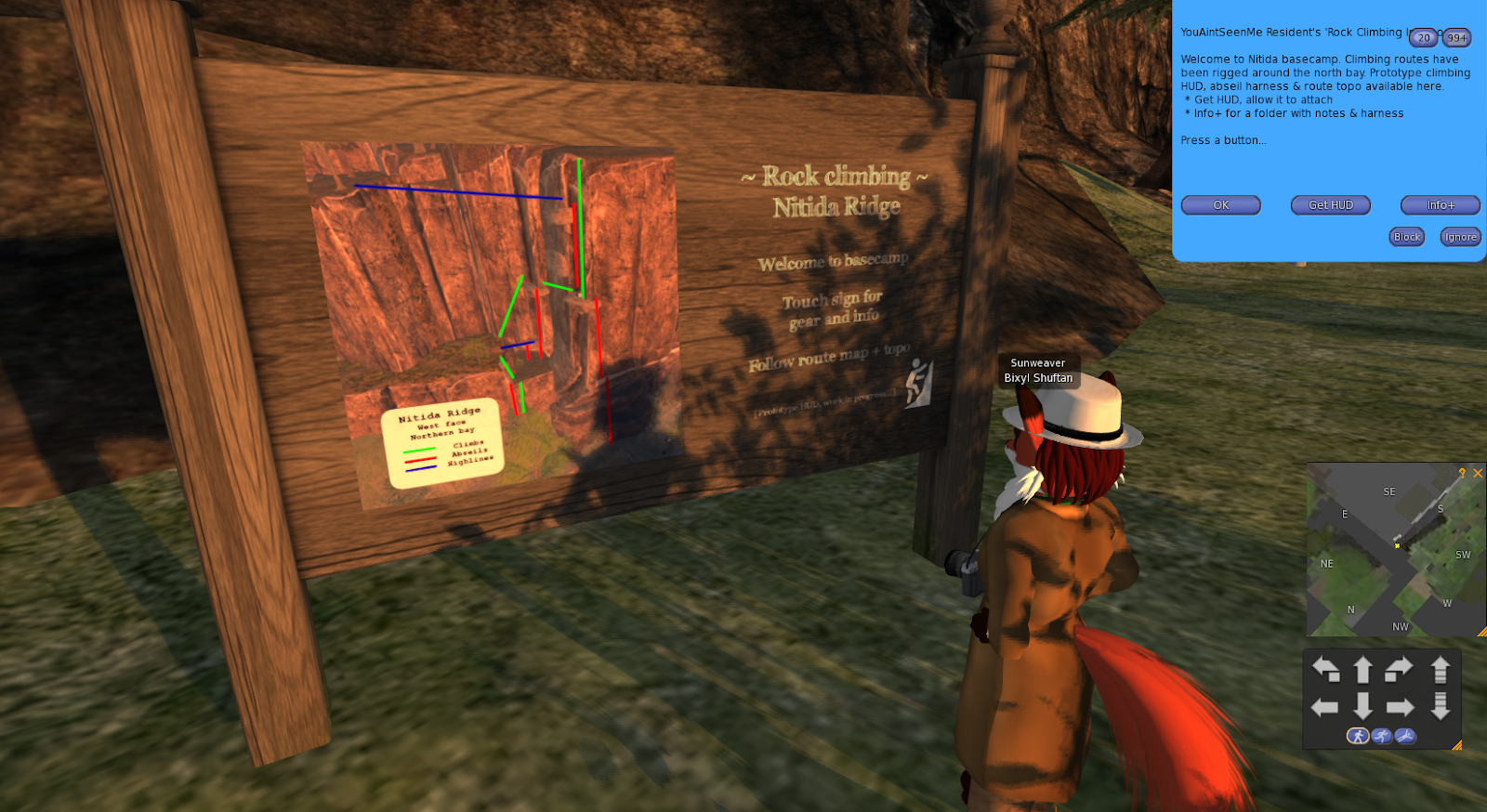Click the minimap corner resize handle

click(x=1481, y=633)
